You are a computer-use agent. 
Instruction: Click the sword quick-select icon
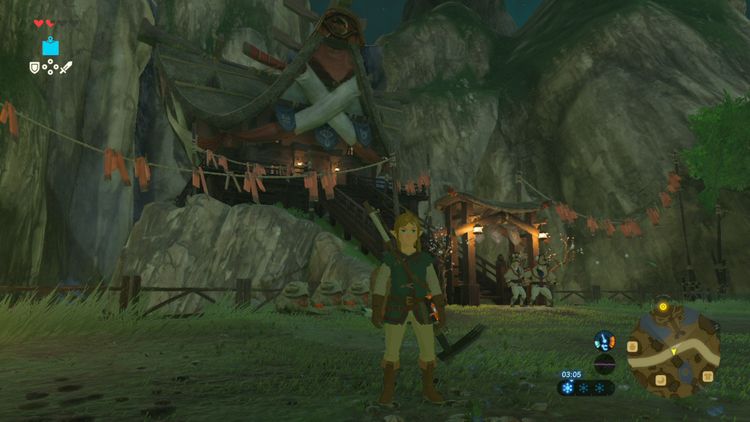pos(67,68)
